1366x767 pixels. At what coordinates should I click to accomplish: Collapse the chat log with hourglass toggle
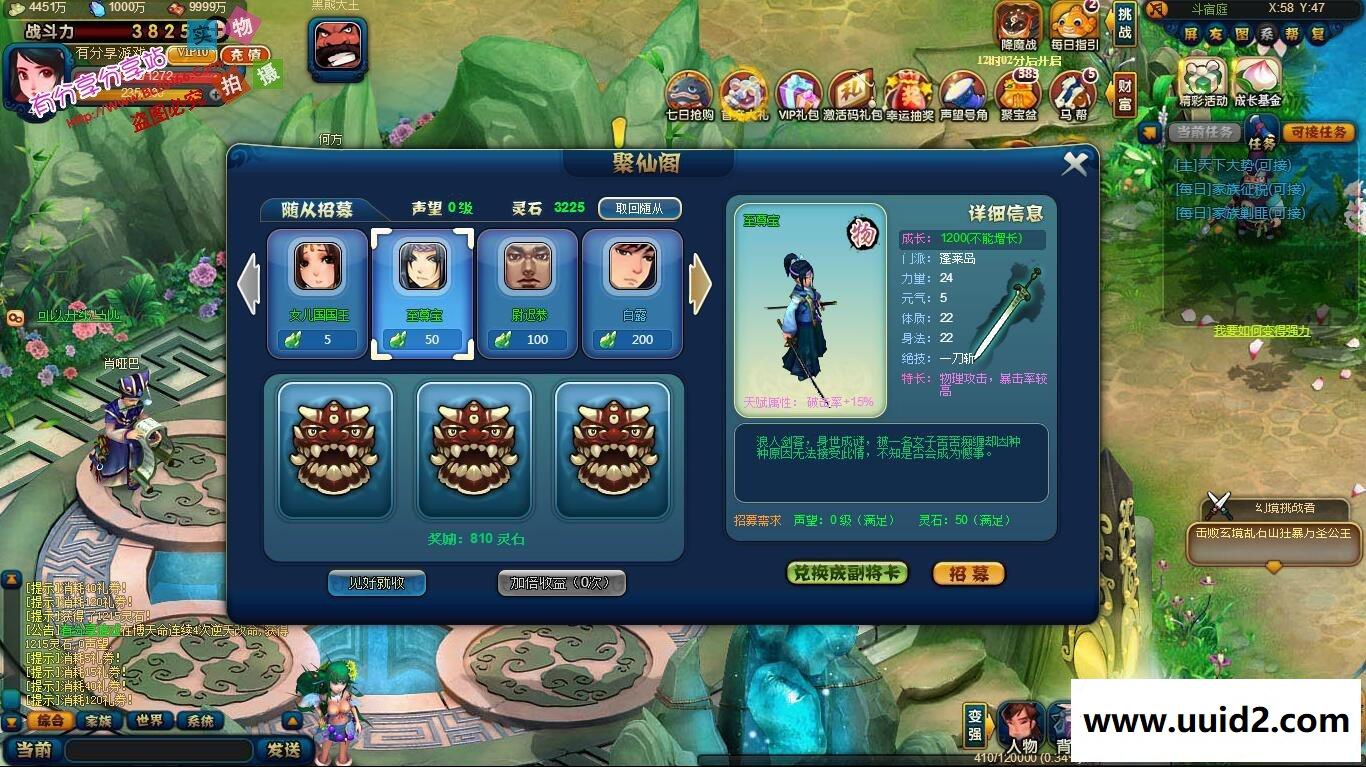[13, 722]
